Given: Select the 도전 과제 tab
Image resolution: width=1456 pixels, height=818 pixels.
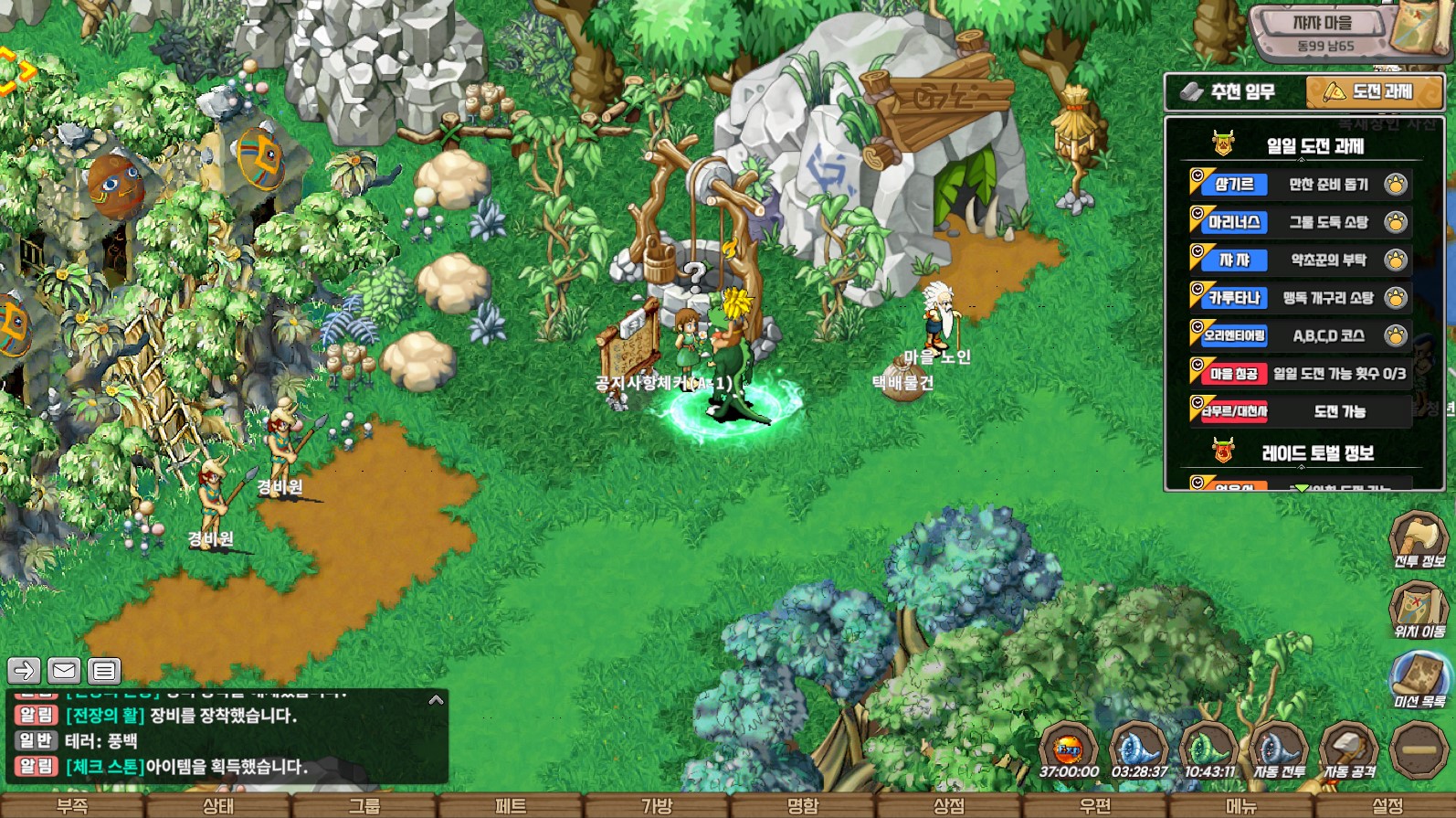Looking at the screenshot, I should click(1374, 92).
